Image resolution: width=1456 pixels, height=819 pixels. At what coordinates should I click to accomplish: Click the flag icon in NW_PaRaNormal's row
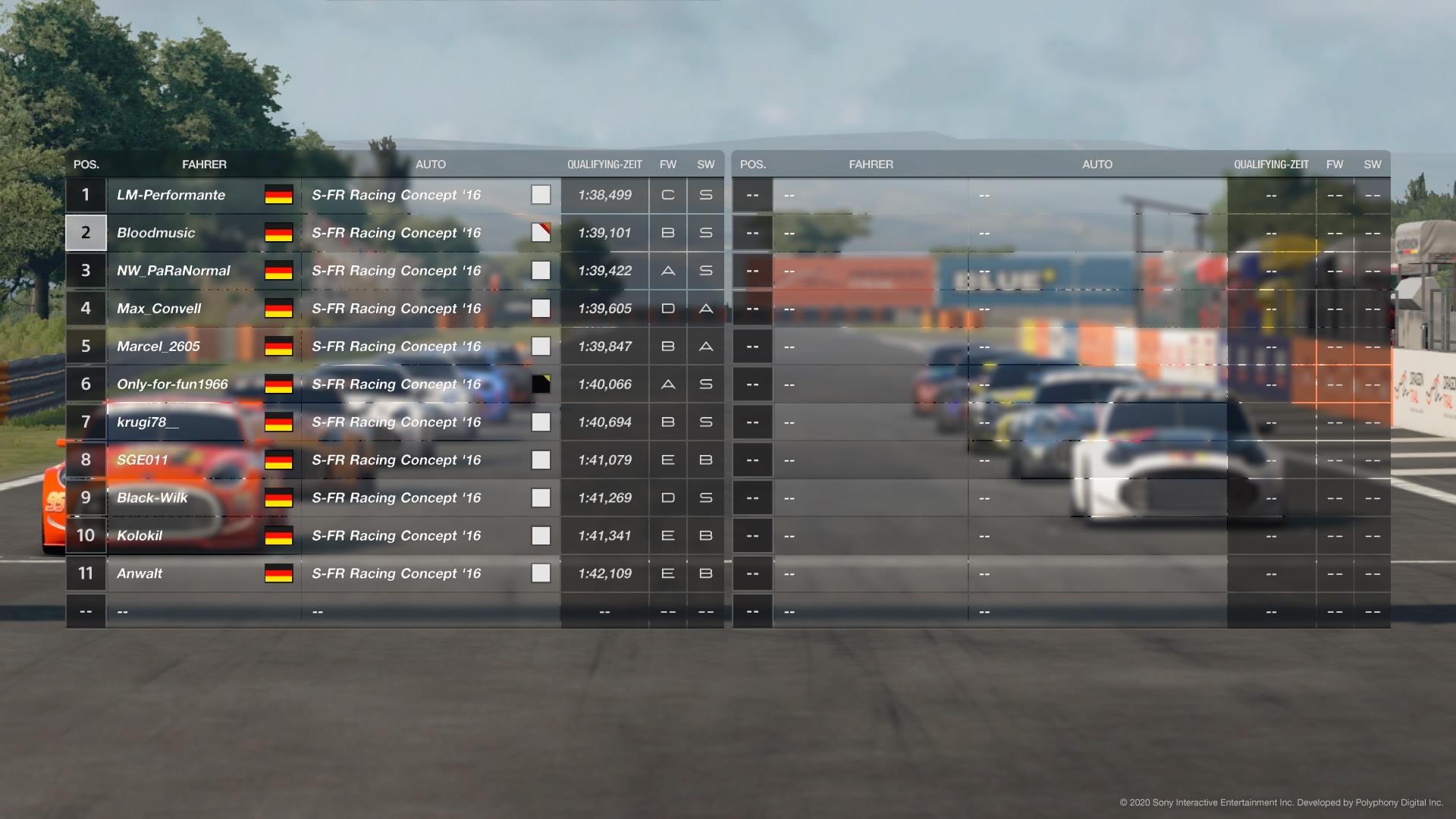(278, 271)
